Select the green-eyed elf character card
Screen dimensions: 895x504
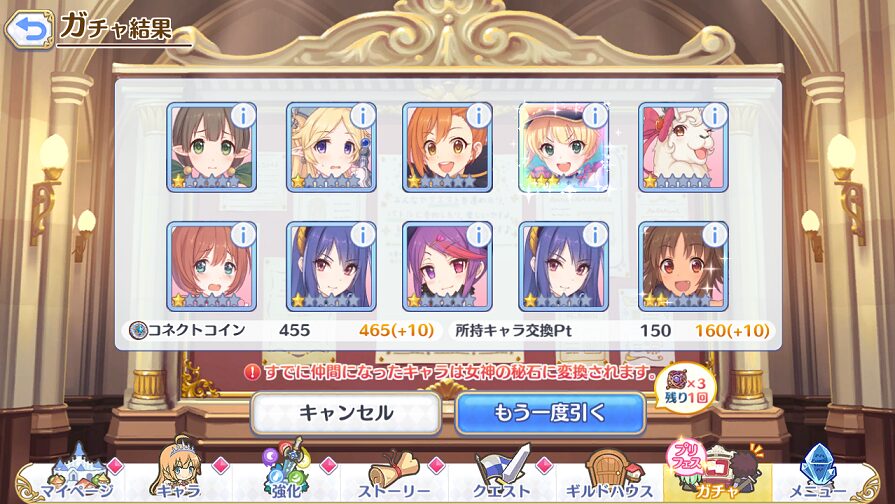211,147
